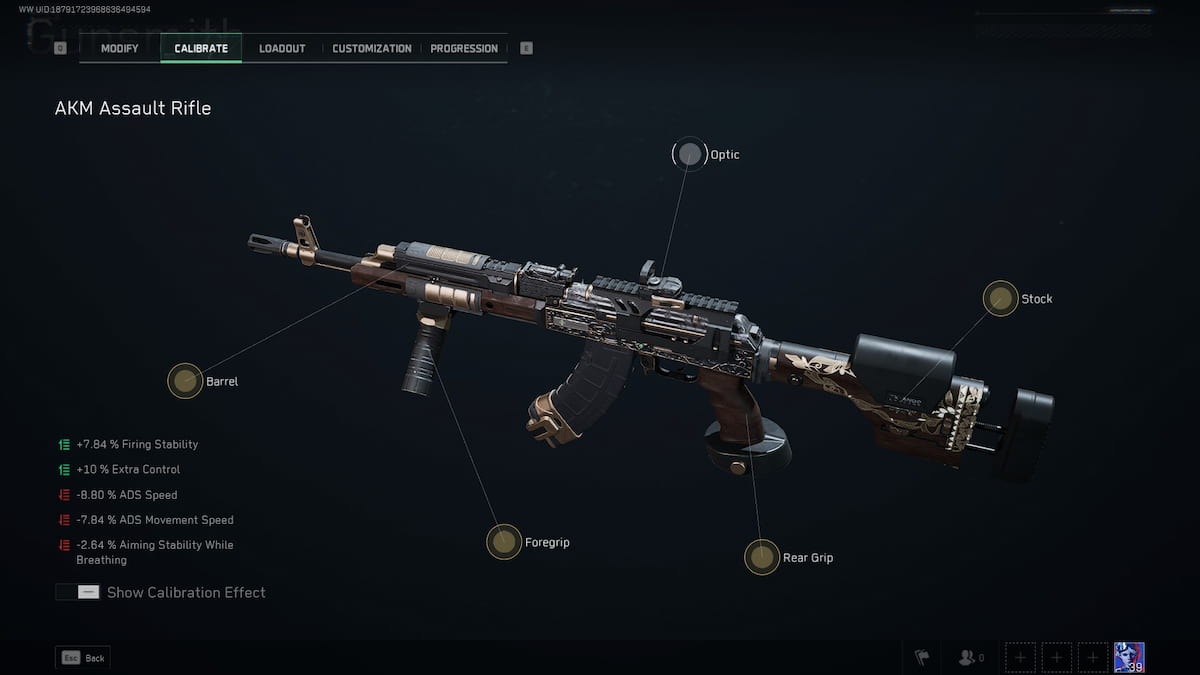The width and height of the screenshot is (1200, 675).
Task: Go back with the Back button
Action: [x=83, y=658]
